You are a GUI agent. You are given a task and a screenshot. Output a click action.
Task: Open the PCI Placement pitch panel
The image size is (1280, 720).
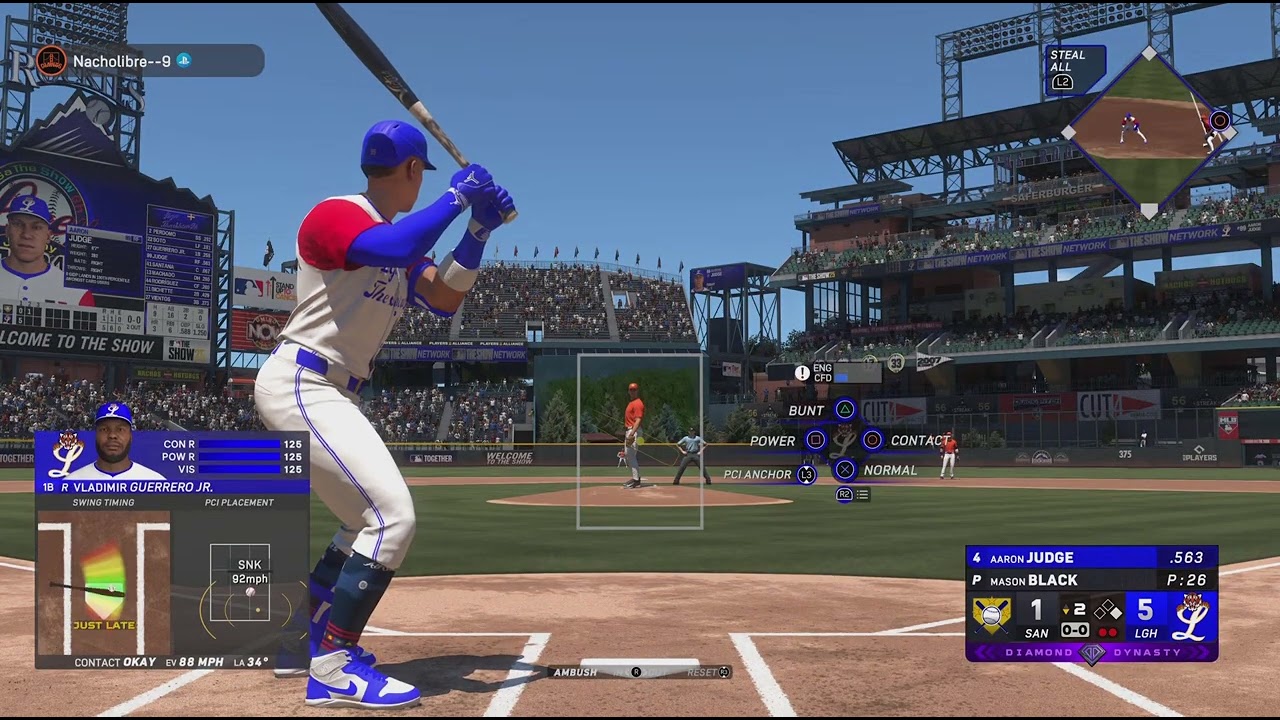click(x=240, y=580)
